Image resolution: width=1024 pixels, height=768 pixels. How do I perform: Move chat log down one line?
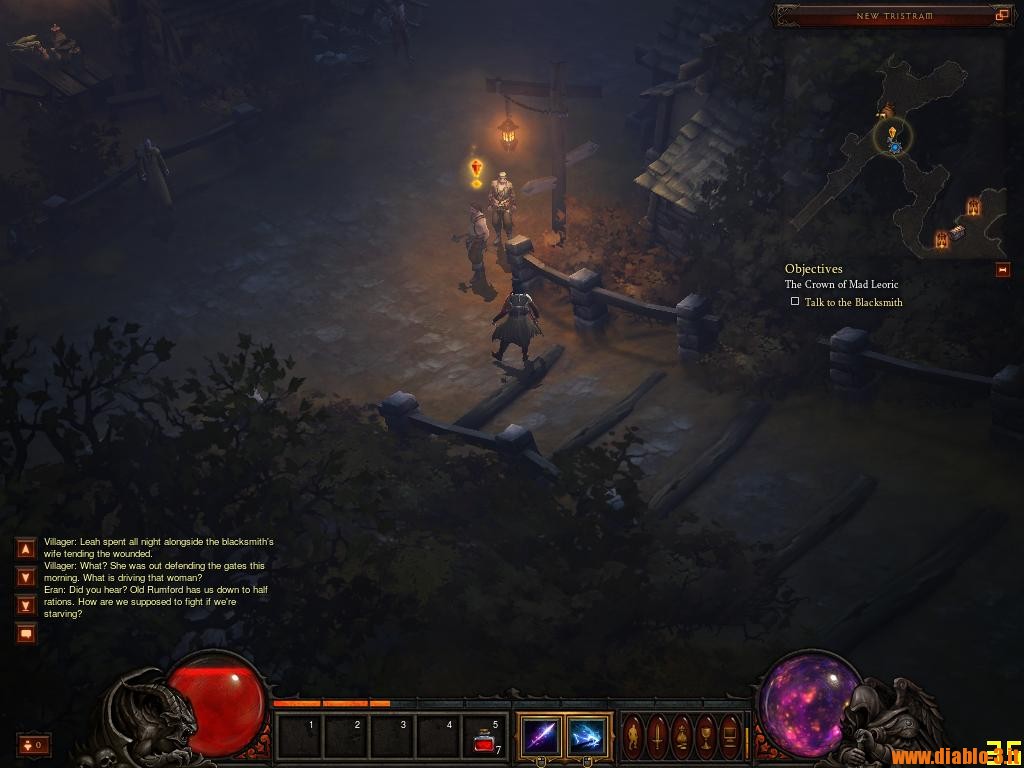[26, 577]
